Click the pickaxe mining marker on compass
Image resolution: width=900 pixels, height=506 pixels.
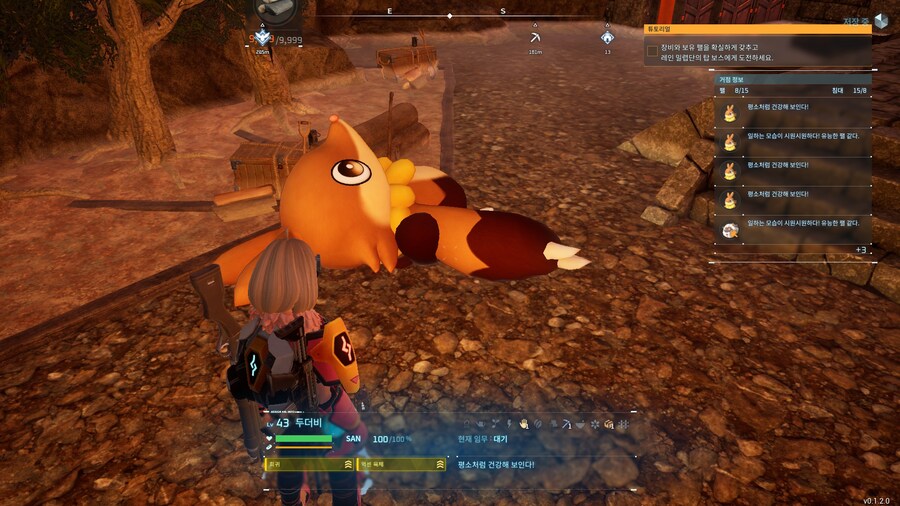(x=535, y=37)
